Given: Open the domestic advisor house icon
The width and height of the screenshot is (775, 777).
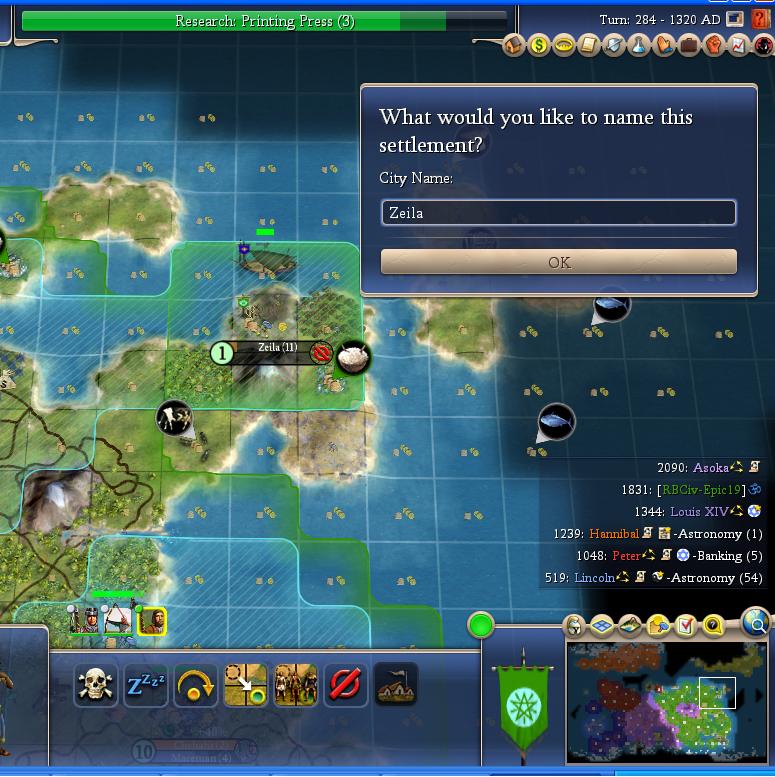Looking at the screenshot, I should (x=514, y=45).
